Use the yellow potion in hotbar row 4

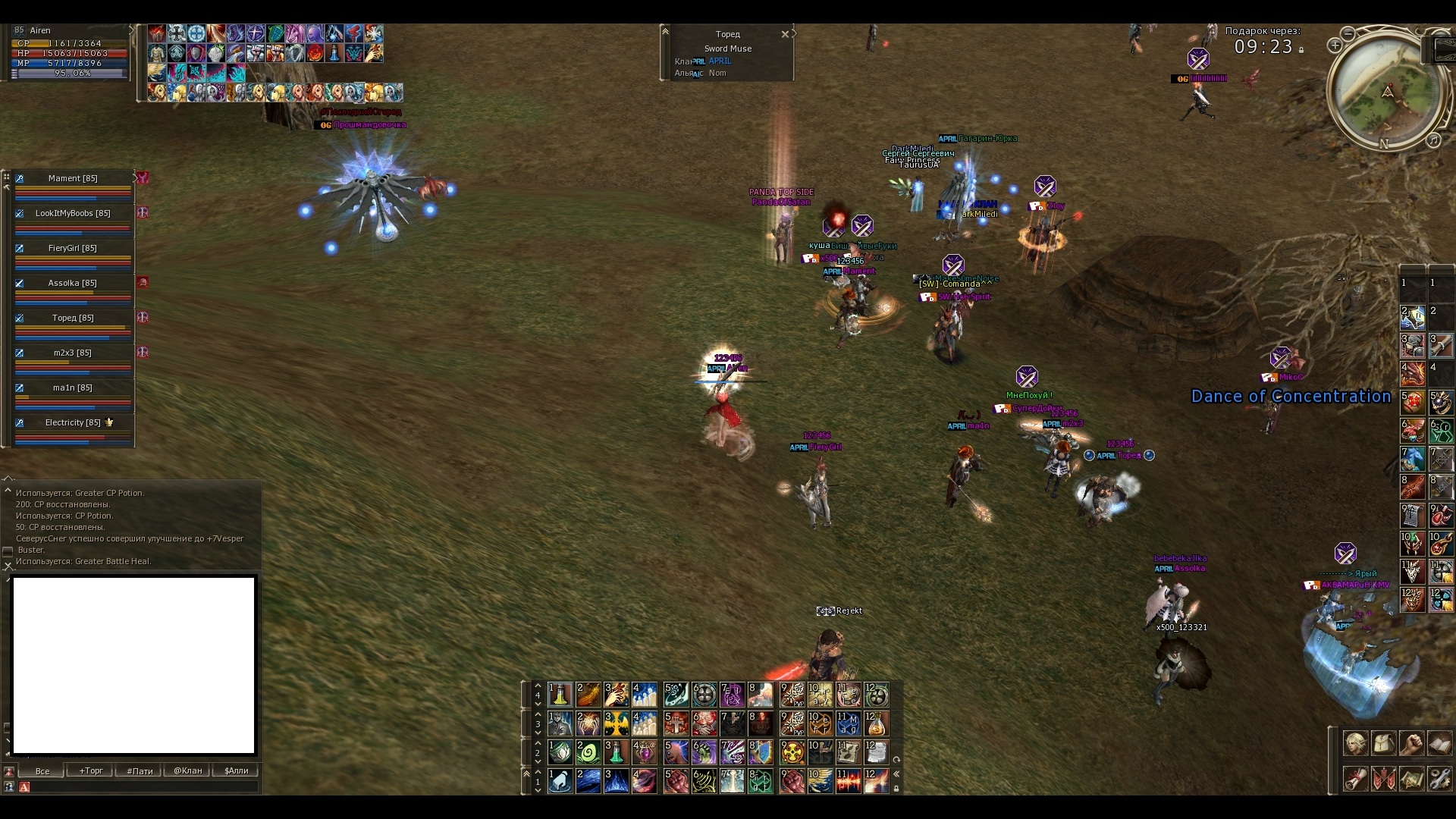coord(560,695)
